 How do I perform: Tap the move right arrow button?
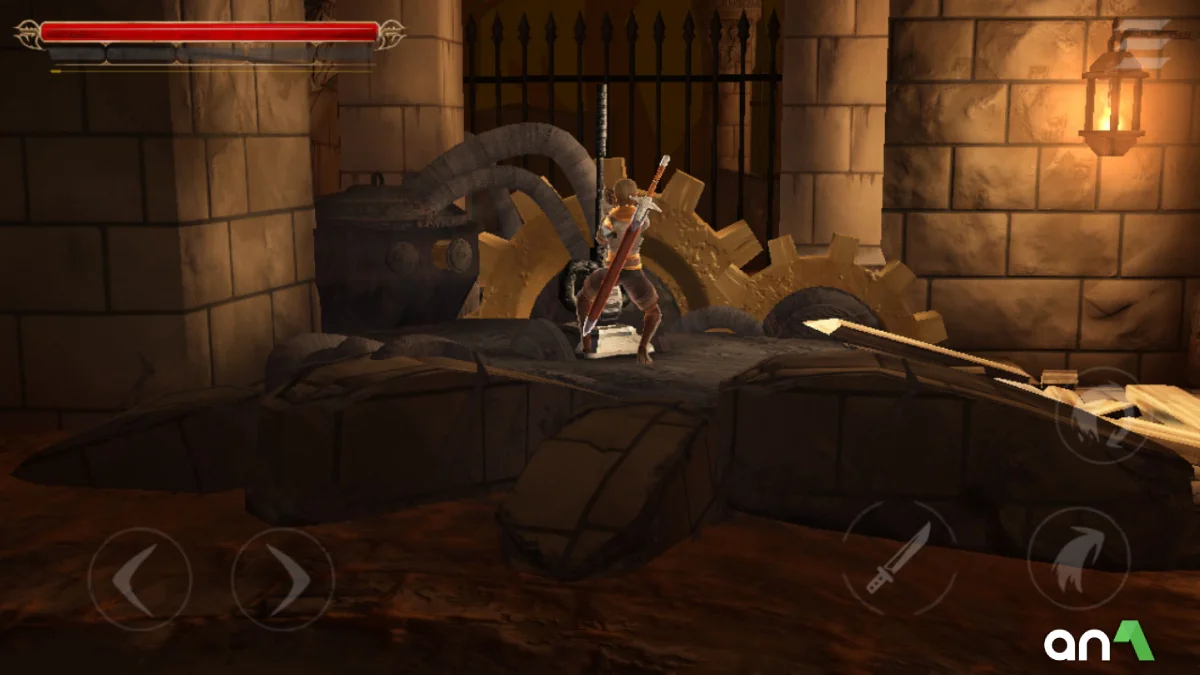(283, 579)
